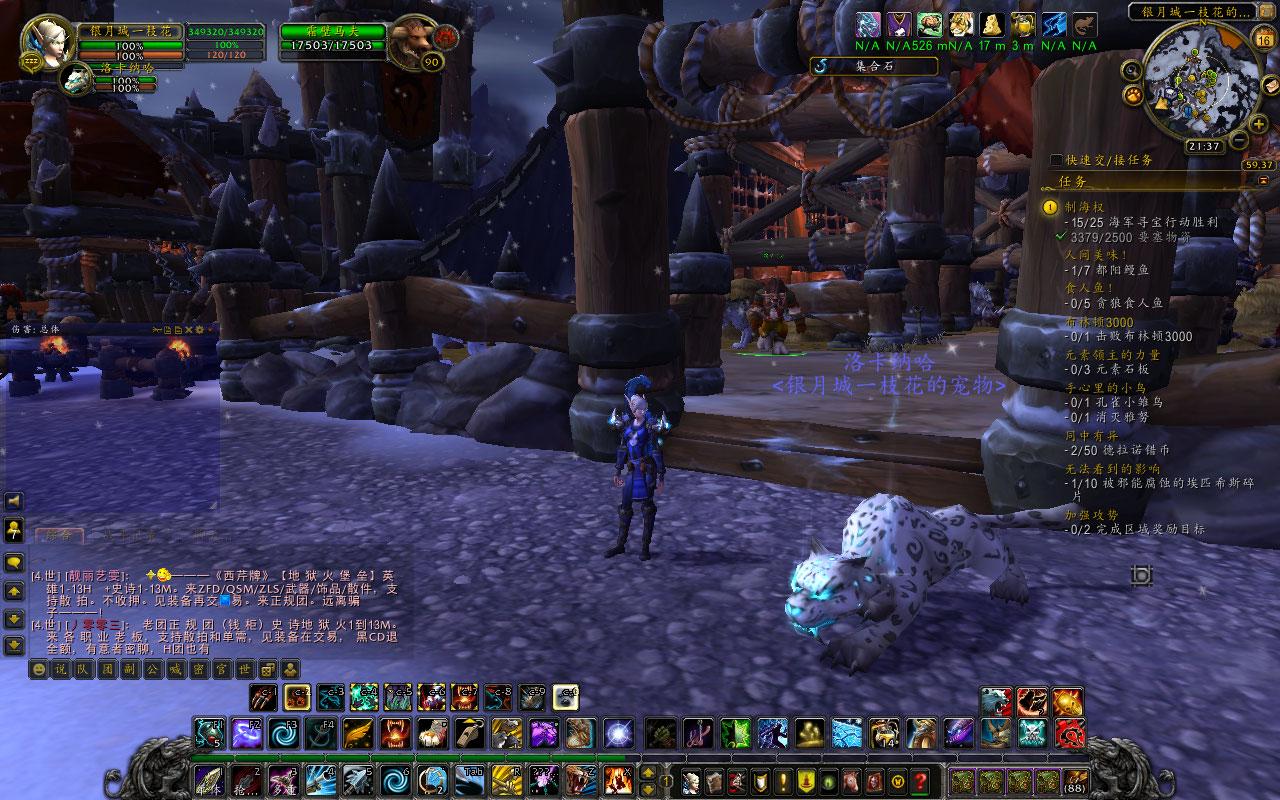Open the red question mark help button
The width and height of the screenshot is (1280, 800).
pos(921,780)
